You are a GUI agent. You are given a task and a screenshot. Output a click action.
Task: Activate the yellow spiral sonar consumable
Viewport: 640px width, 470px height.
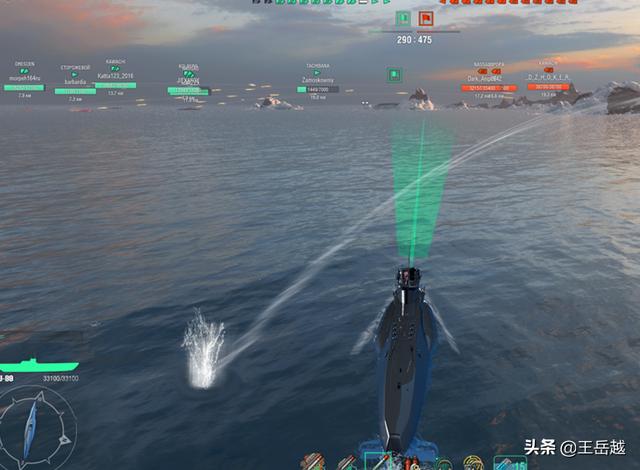[x=473, y=463]
